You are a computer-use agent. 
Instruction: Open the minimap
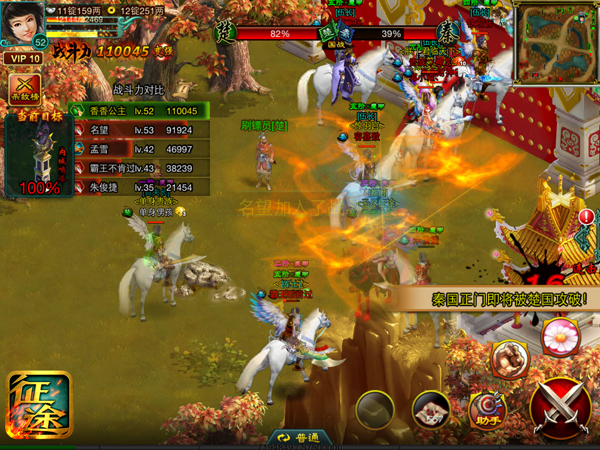click(x=556, y=42)
